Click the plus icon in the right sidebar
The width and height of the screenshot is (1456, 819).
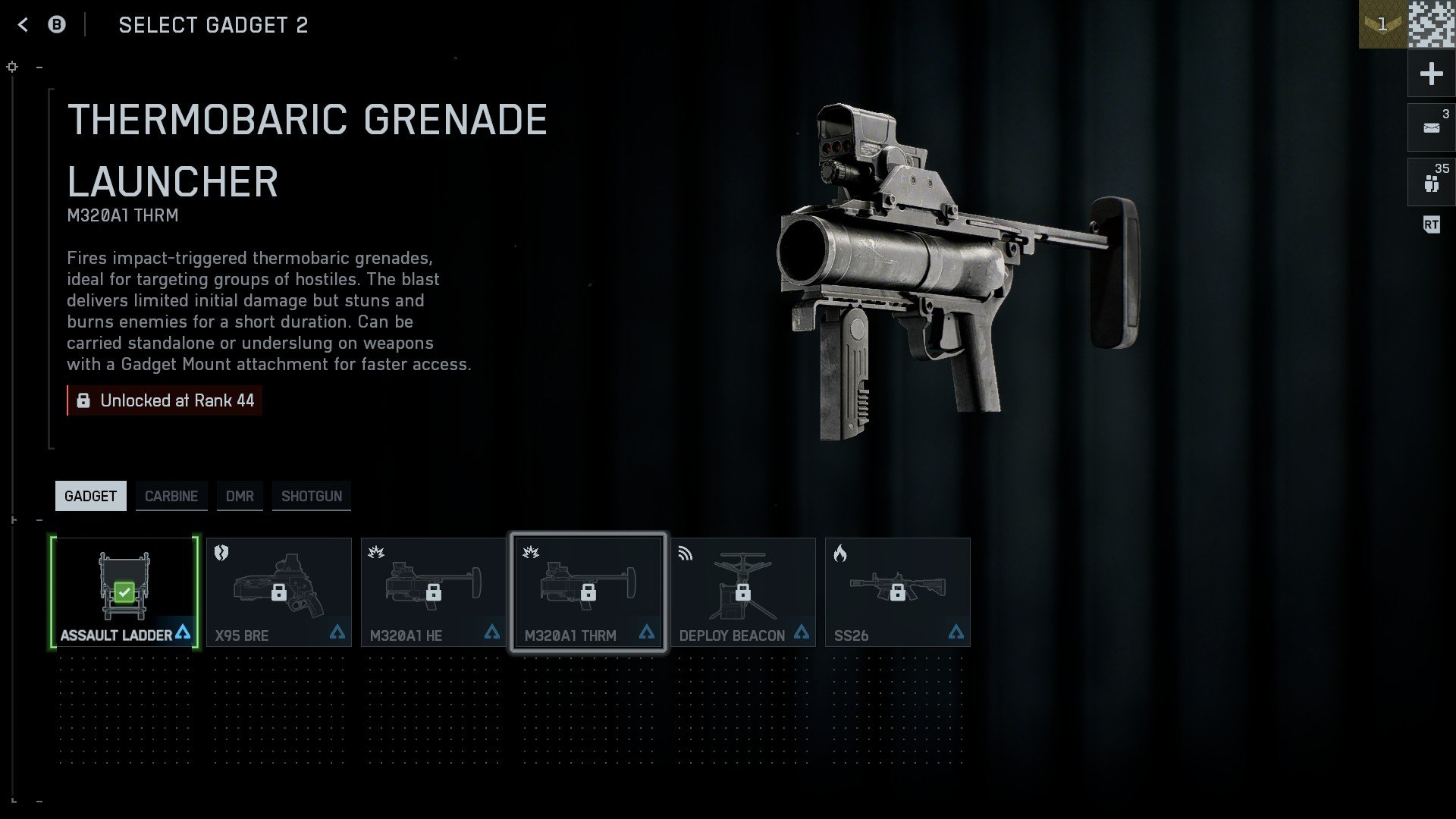(x=1430, y=74)
